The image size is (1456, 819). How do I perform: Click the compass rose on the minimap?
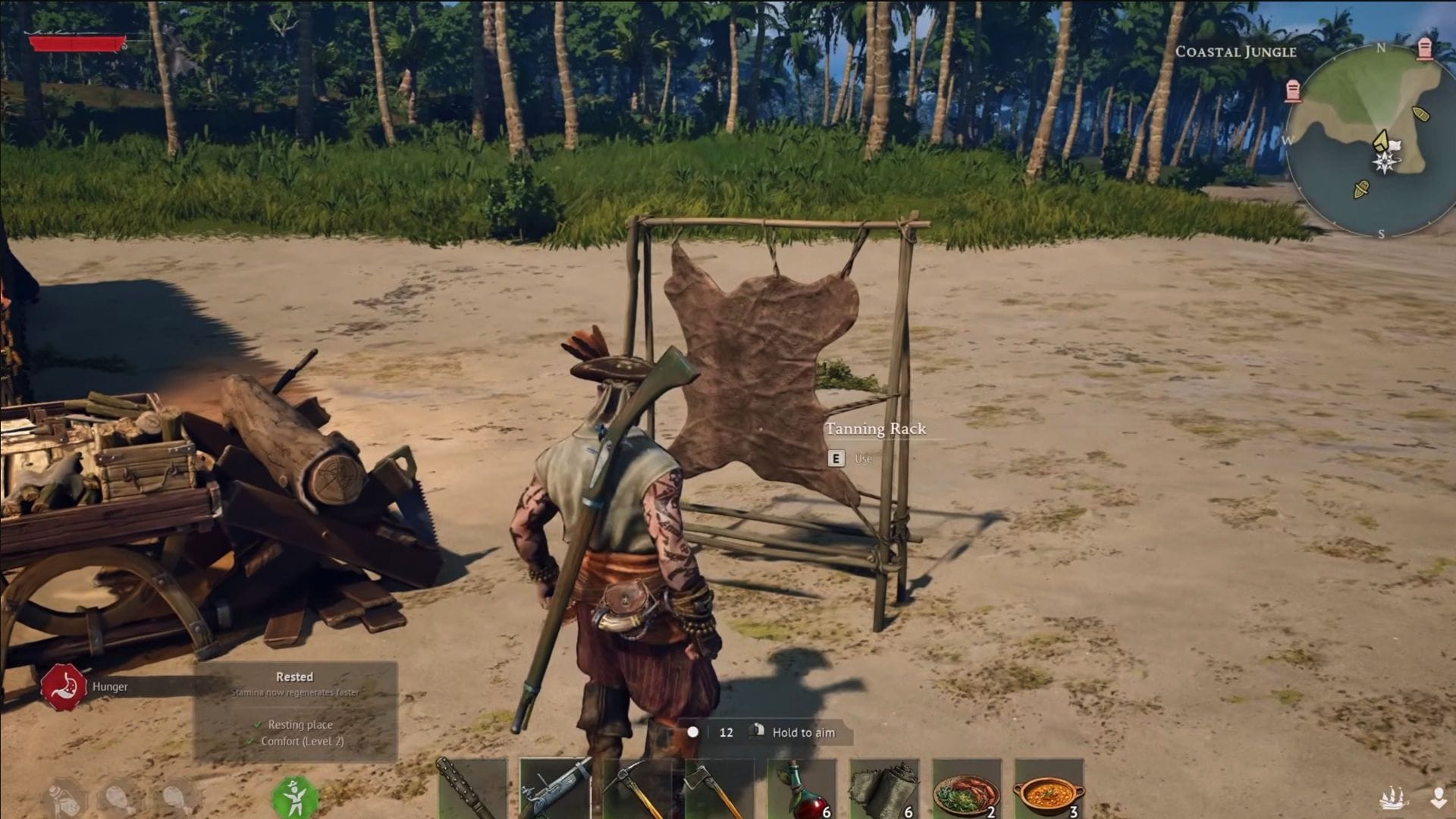point(1385,162)
